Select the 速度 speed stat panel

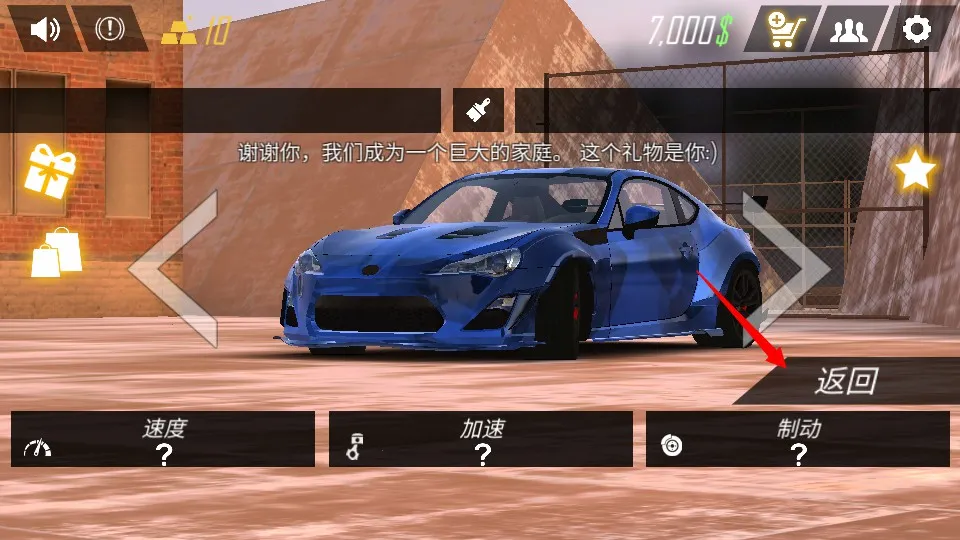click(x=163, y=439)
